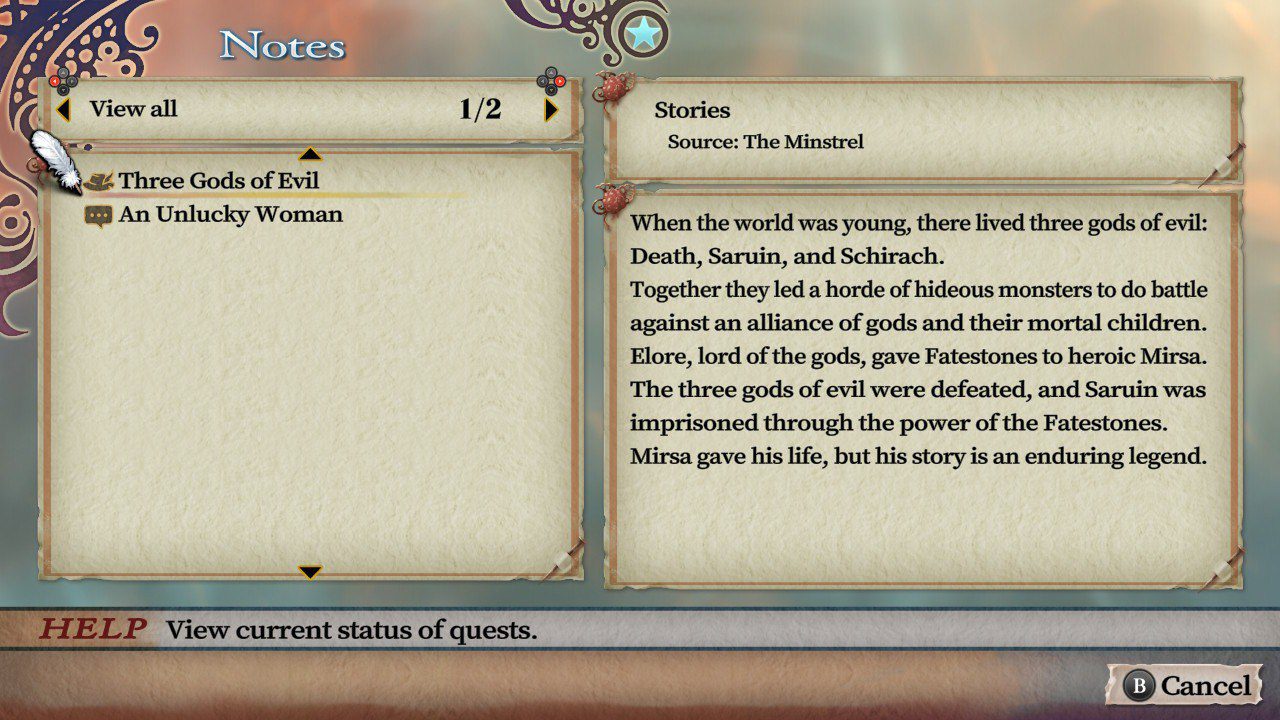This screenshot has width=1280, height=720.
Task: Switch to the View all filter header
Action: 132,109
